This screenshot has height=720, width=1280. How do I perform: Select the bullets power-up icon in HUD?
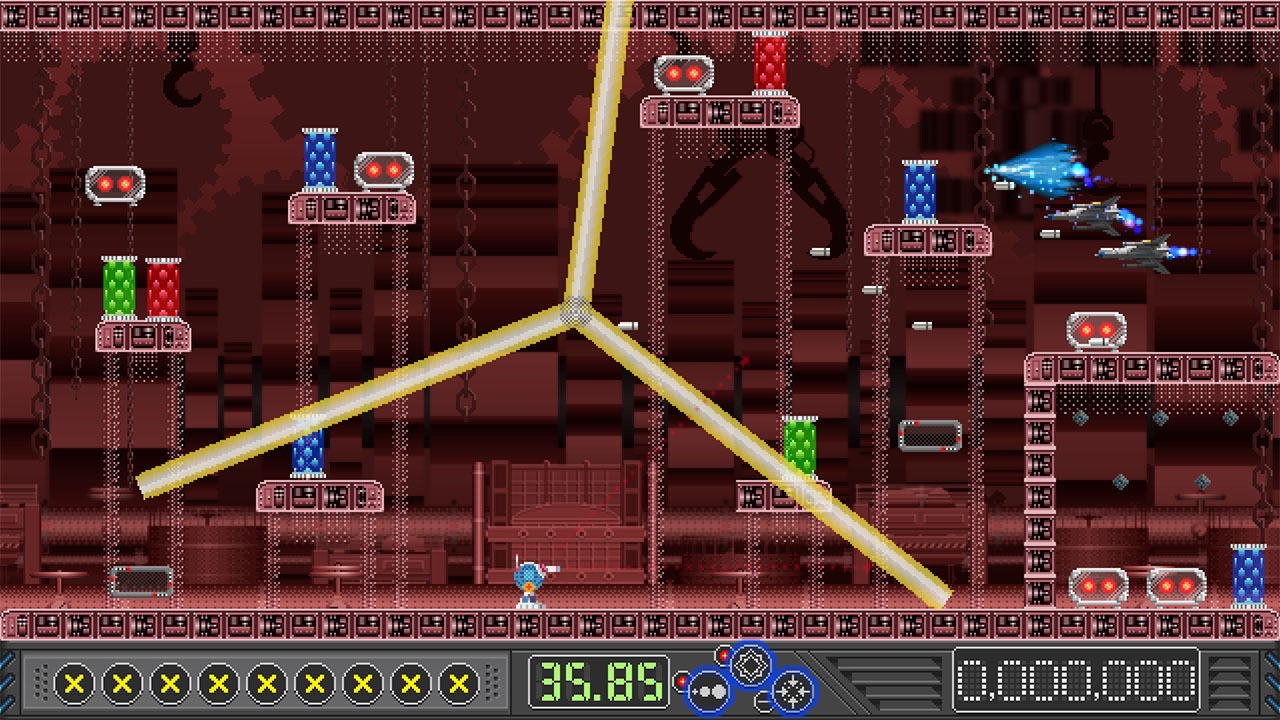pos(711,691)
